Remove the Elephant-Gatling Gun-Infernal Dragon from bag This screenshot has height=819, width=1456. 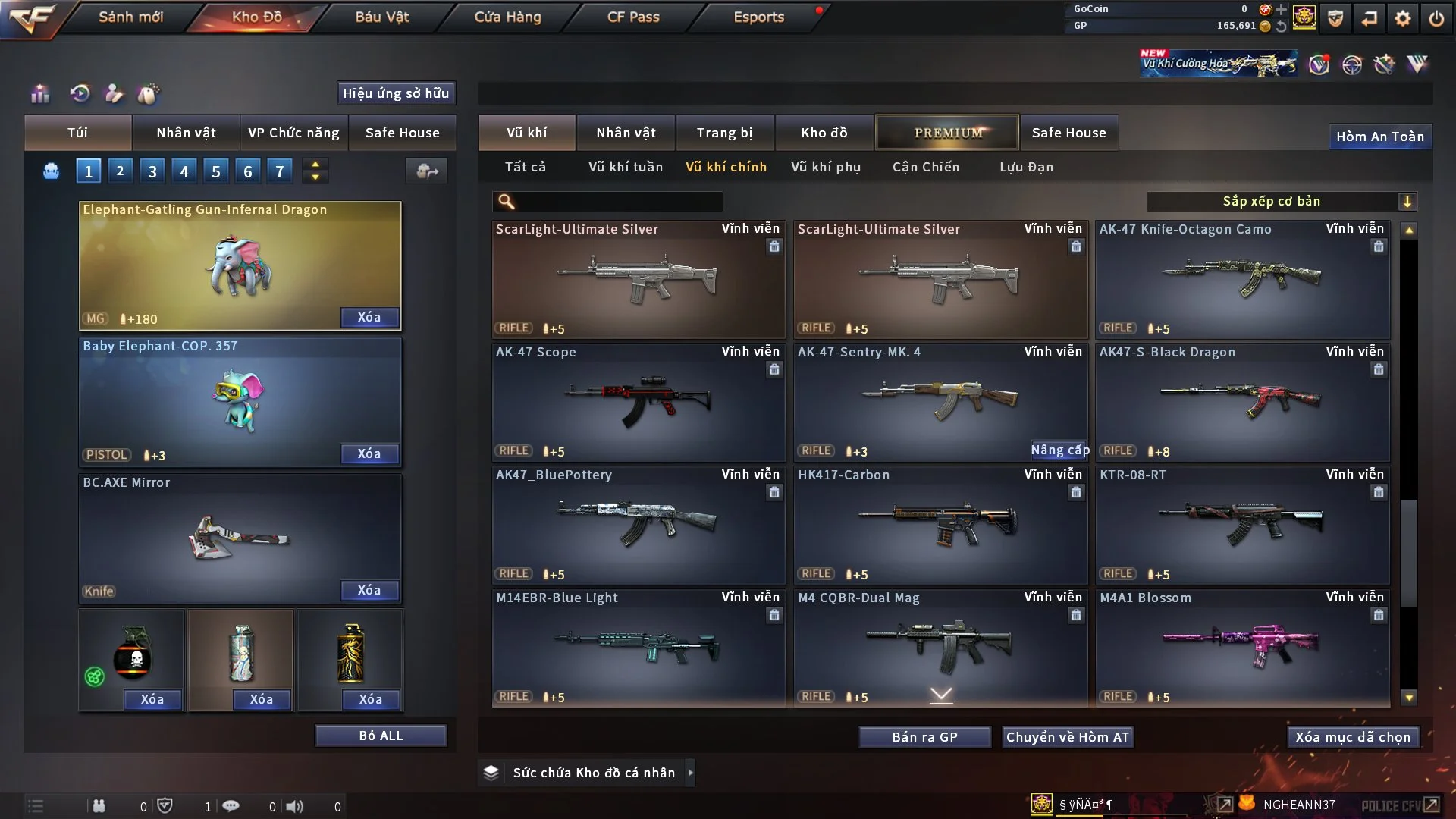(369, 318)
